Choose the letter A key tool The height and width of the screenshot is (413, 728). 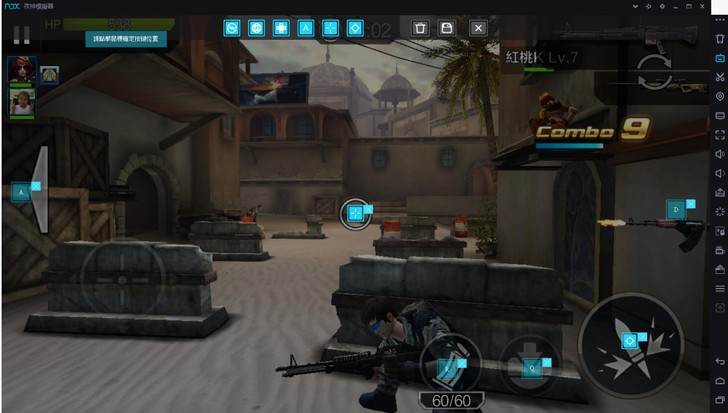[306, 28]
